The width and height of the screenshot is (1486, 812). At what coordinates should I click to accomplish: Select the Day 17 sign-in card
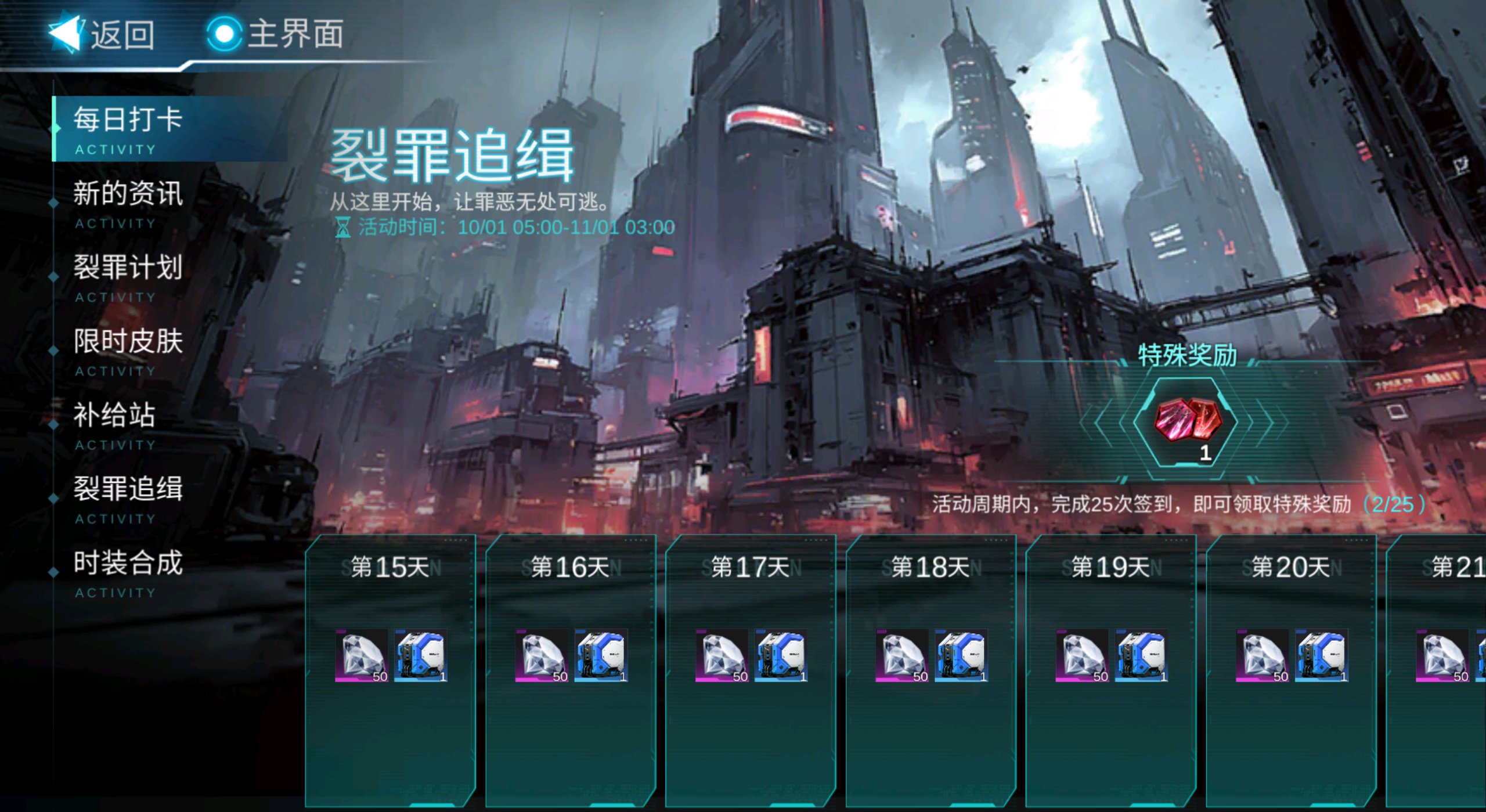752,673
